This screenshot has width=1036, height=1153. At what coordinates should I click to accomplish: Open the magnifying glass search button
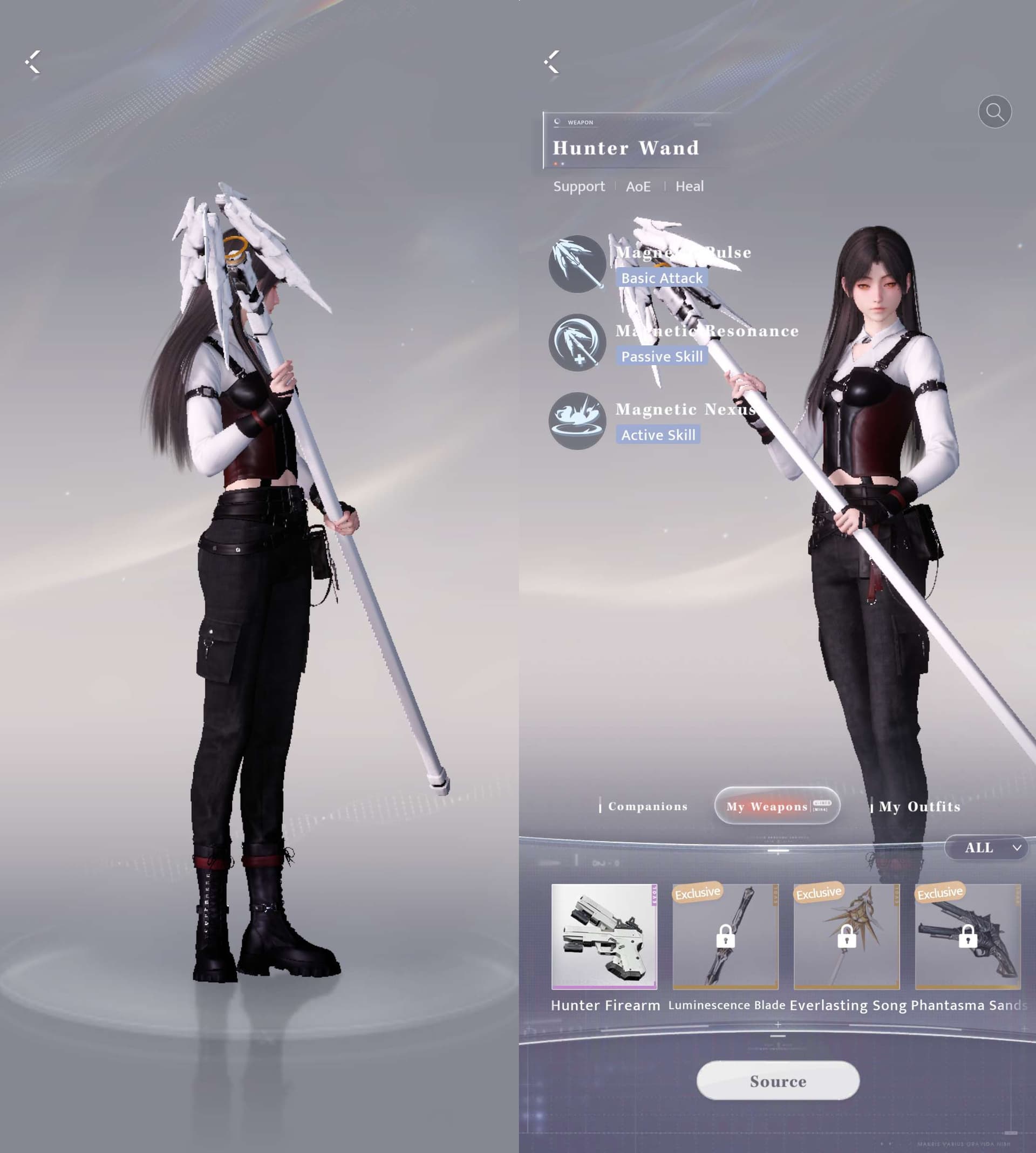994,112
